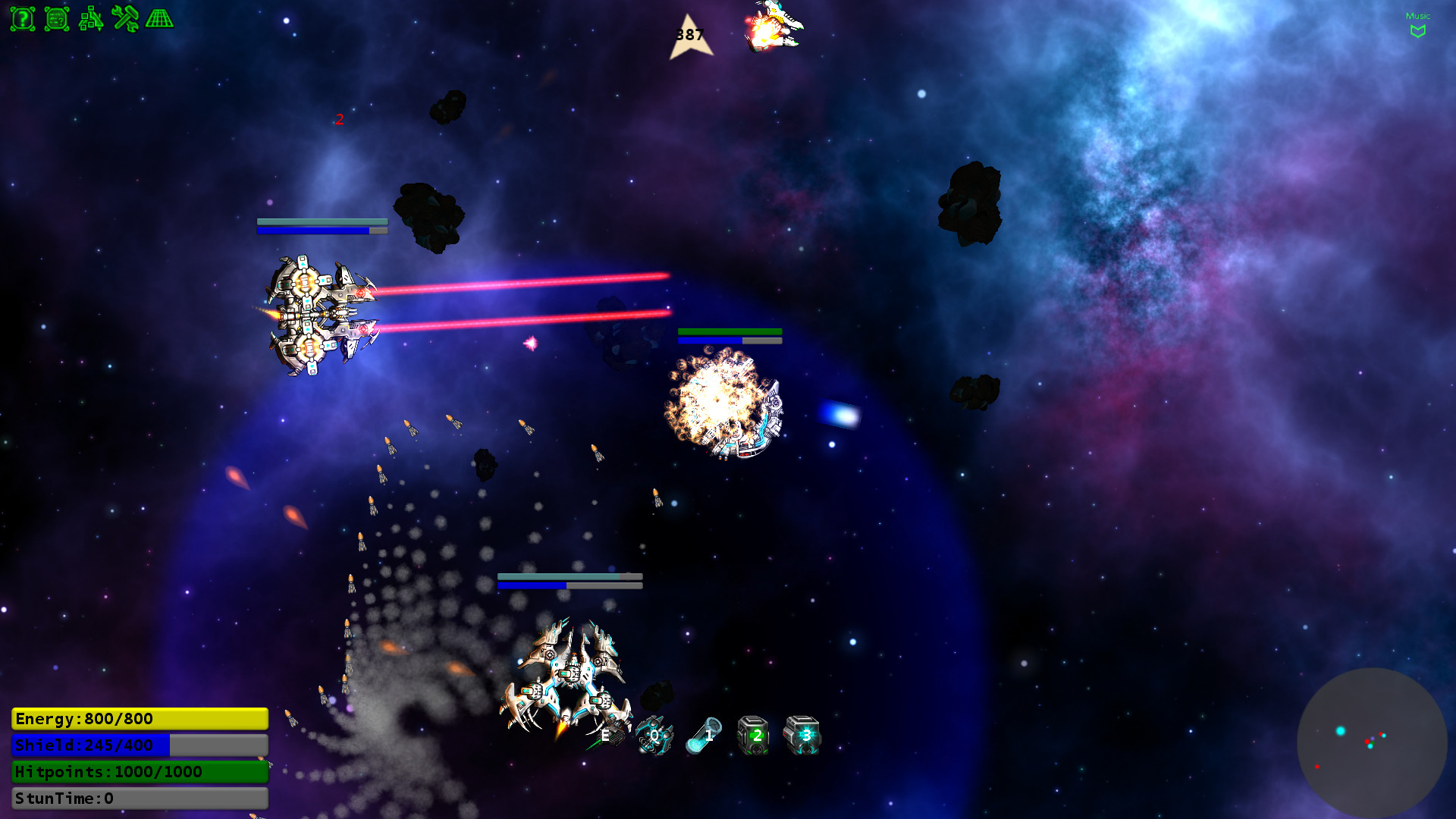
Task: Open the quiz/info dialog icon
Action: (x=58, y=20)
